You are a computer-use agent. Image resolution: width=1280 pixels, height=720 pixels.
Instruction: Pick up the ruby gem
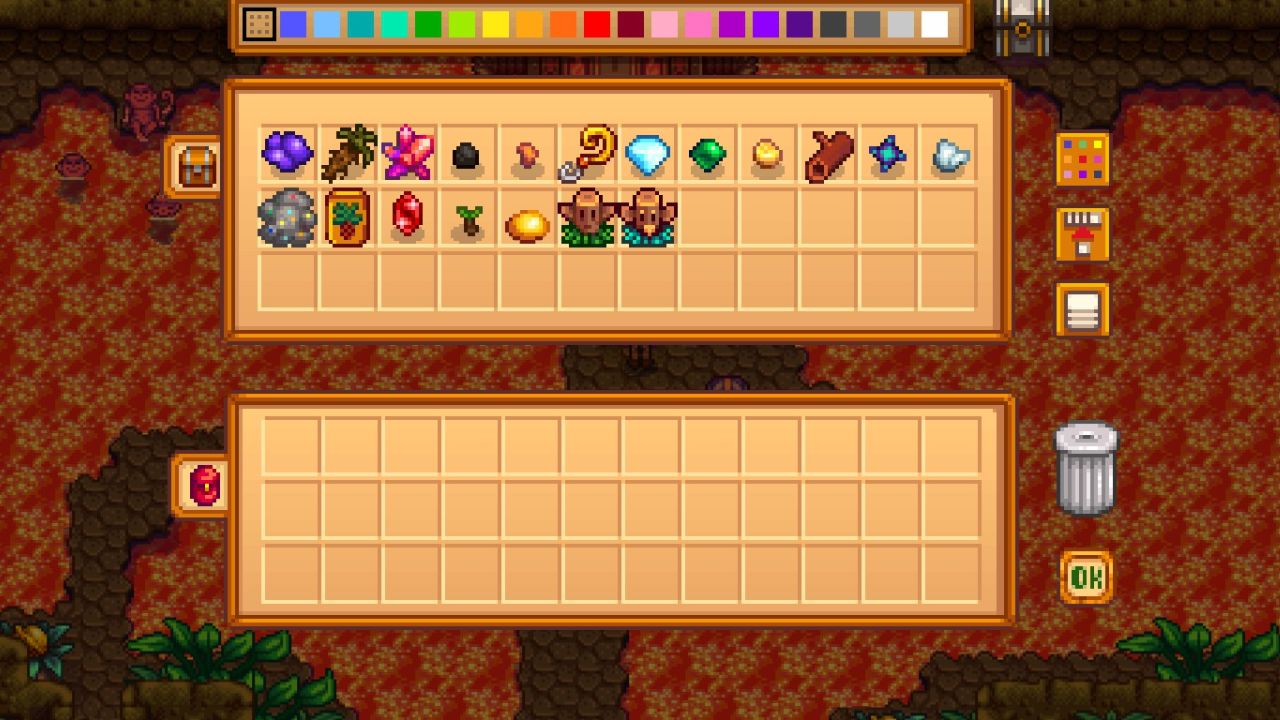409,219
